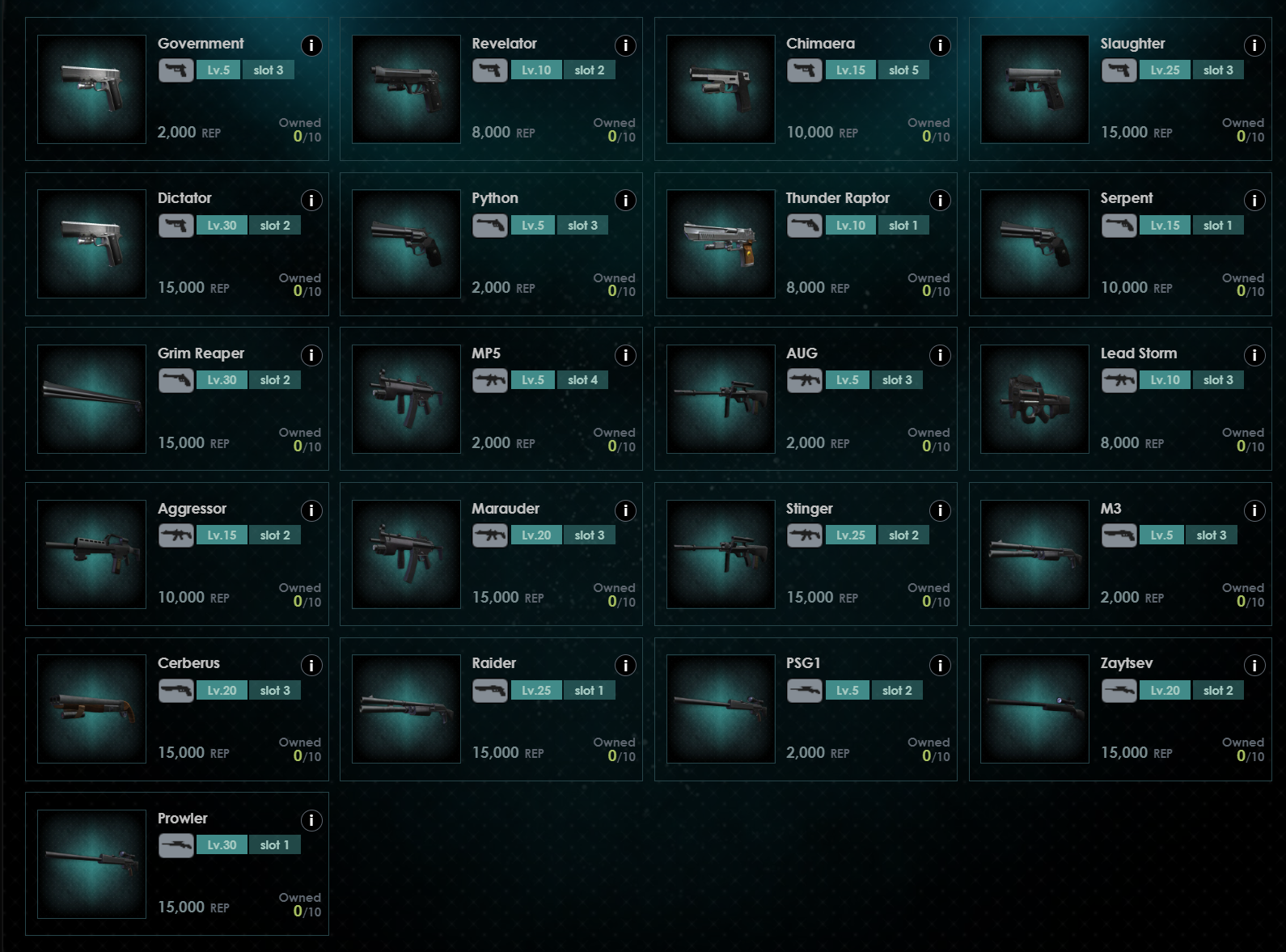Select the shotgun icon on the M3 card
Viewport: 1286px width, 952px height.
point(1119,535)
